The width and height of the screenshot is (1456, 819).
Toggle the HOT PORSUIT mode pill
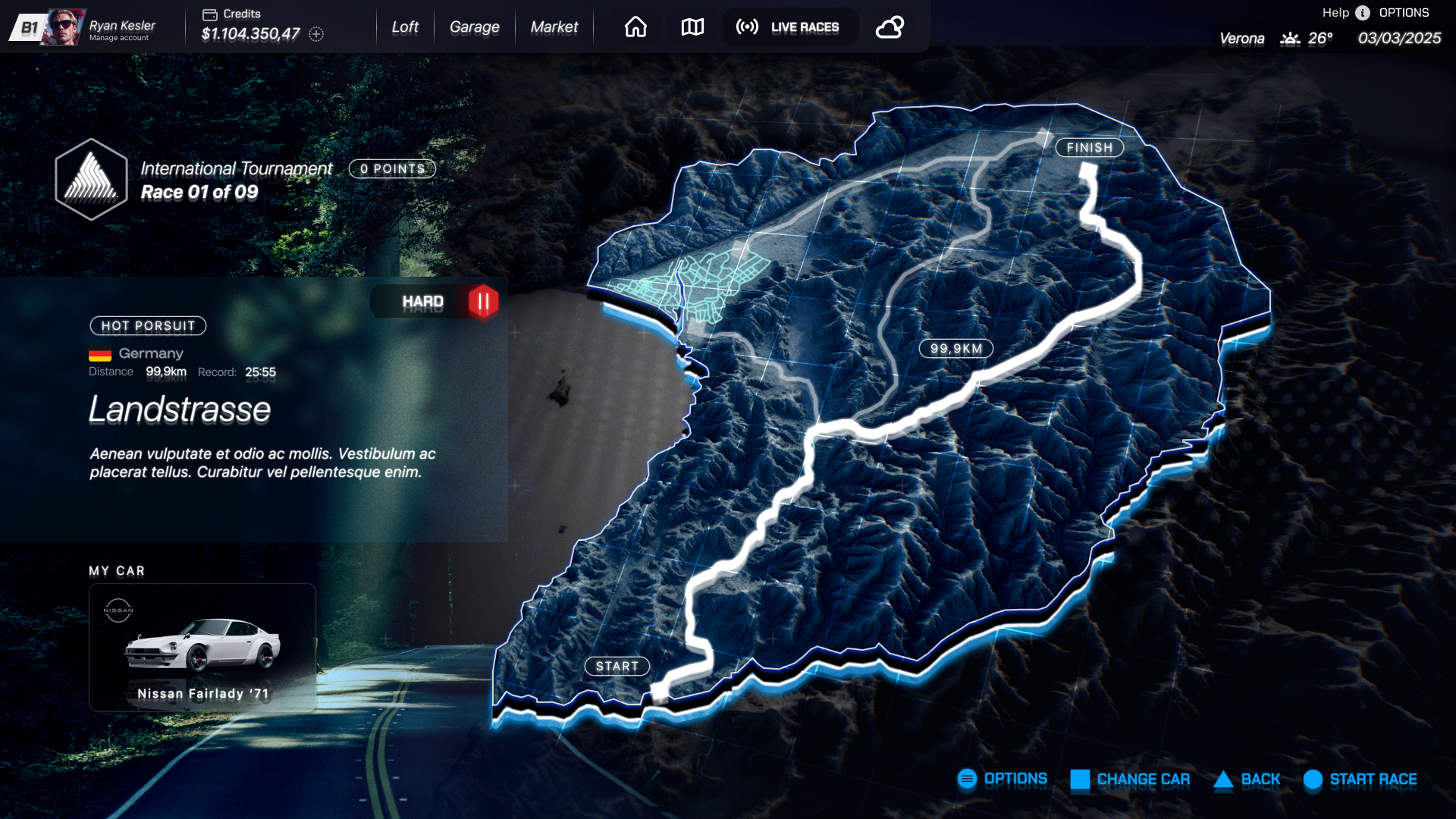click(x=148, y=326)
